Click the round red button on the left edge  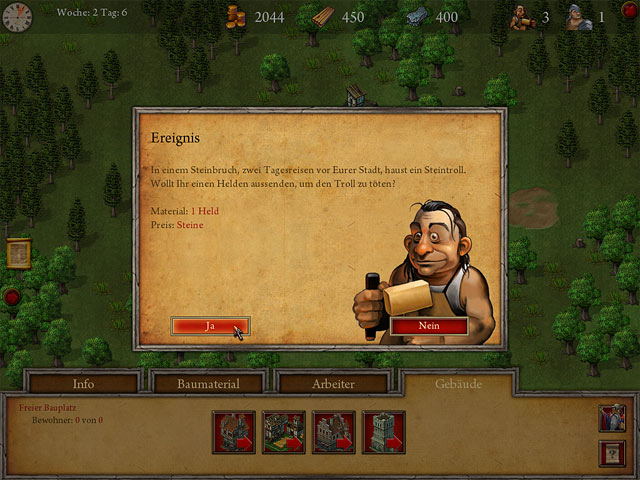click(12, 296)
